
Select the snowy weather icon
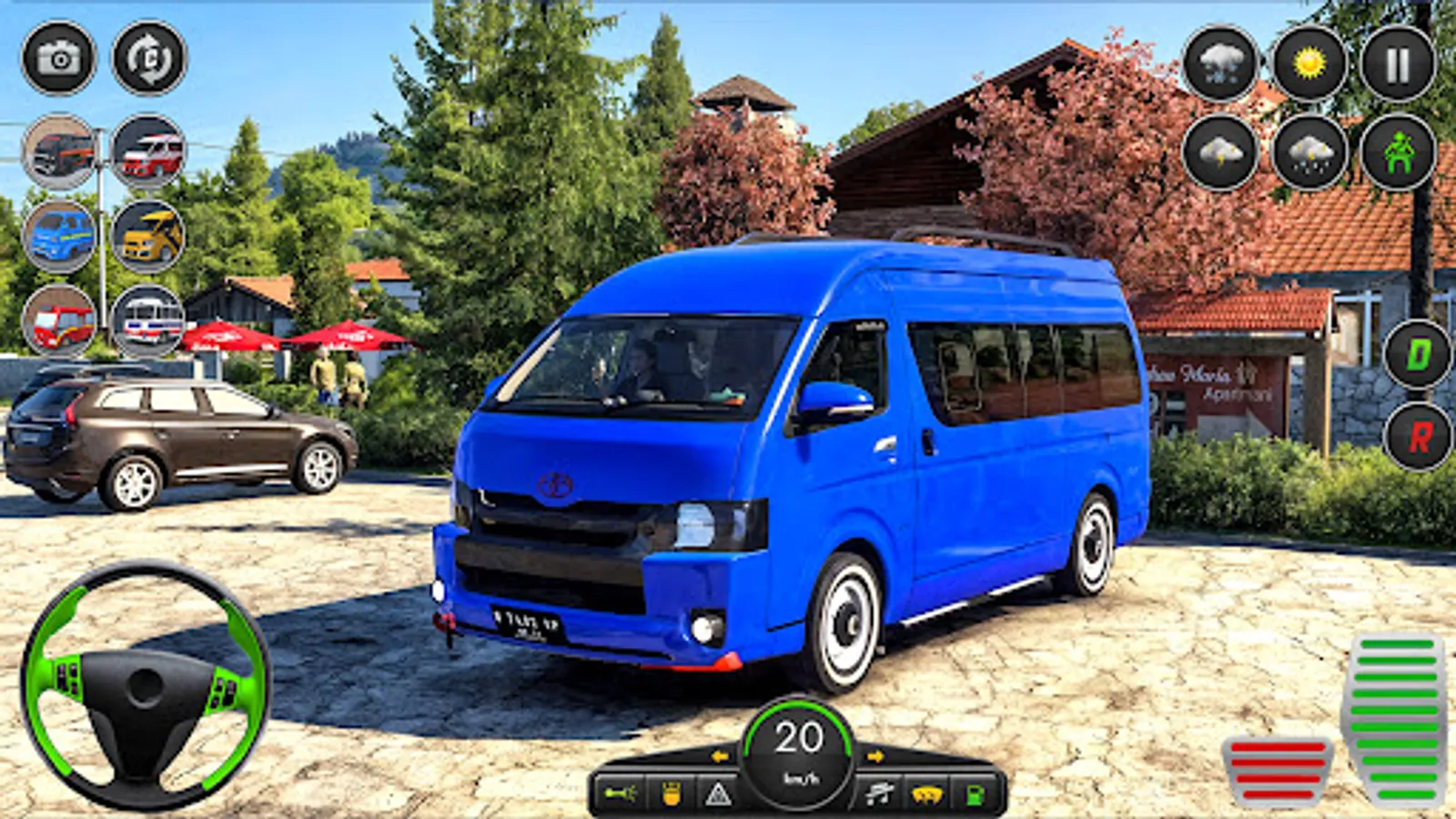click(x=1219, y=64)
